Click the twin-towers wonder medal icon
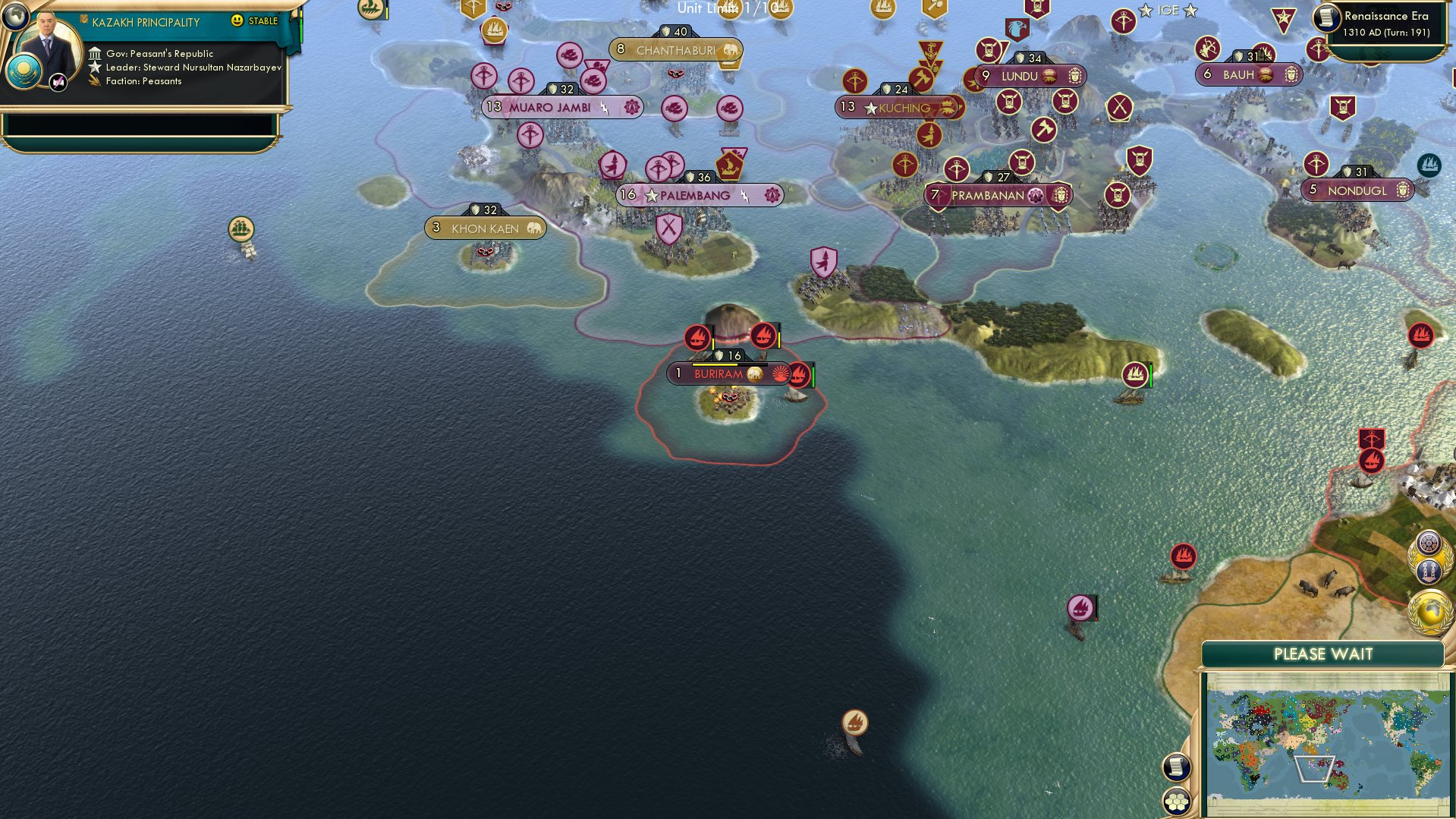The image size is (1456, 819). (1429, 570)
